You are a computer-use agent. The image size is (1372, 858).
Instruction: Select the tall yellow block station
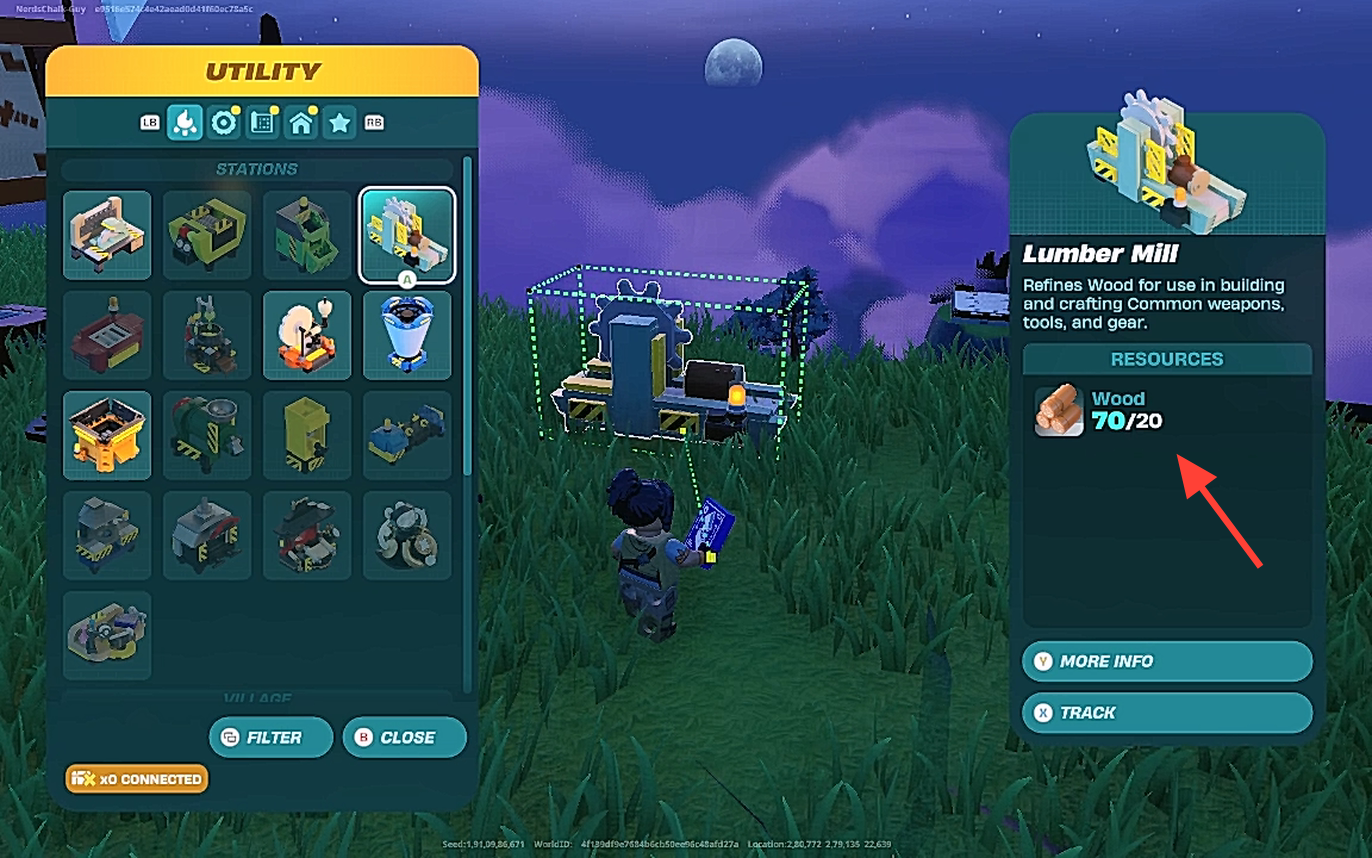(x=307, y=435)
